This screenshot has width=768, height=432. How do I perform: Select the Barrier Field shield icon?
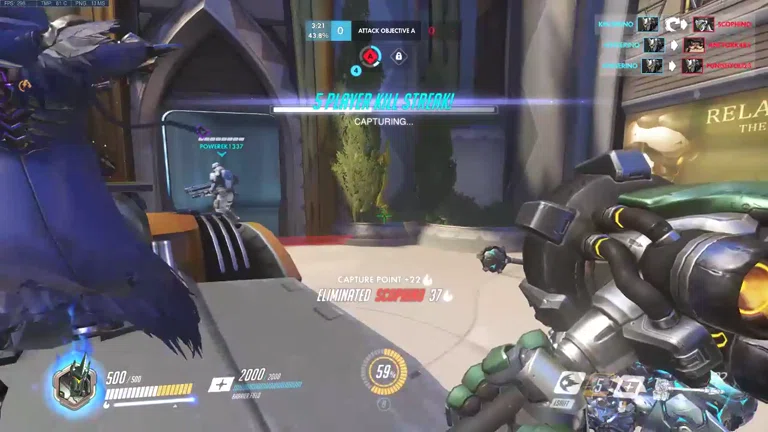(x=221, y=385)
